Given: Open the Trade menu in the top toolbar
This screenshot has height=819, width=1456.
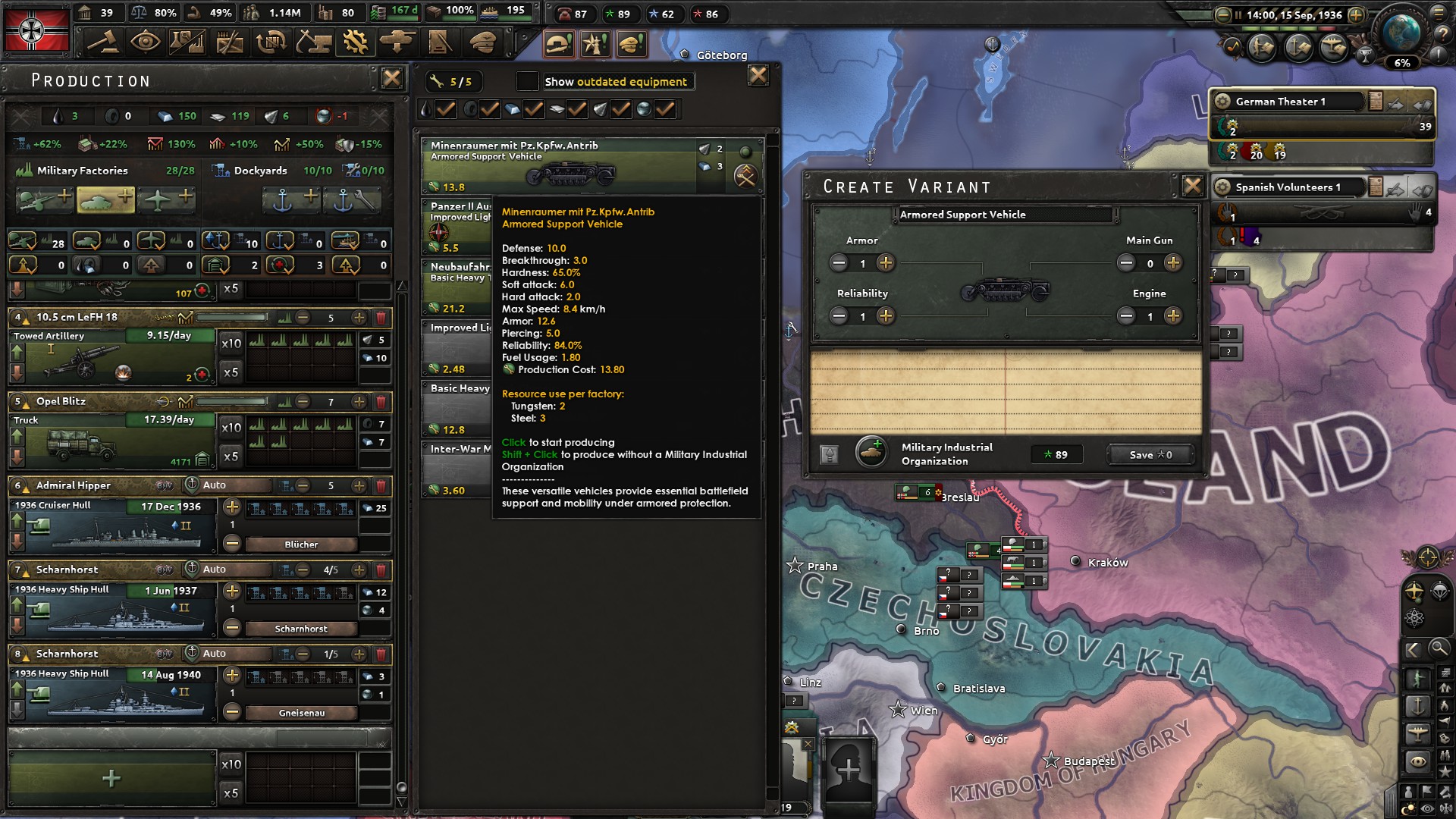Looking at the screenshot, I should point(272,42).
